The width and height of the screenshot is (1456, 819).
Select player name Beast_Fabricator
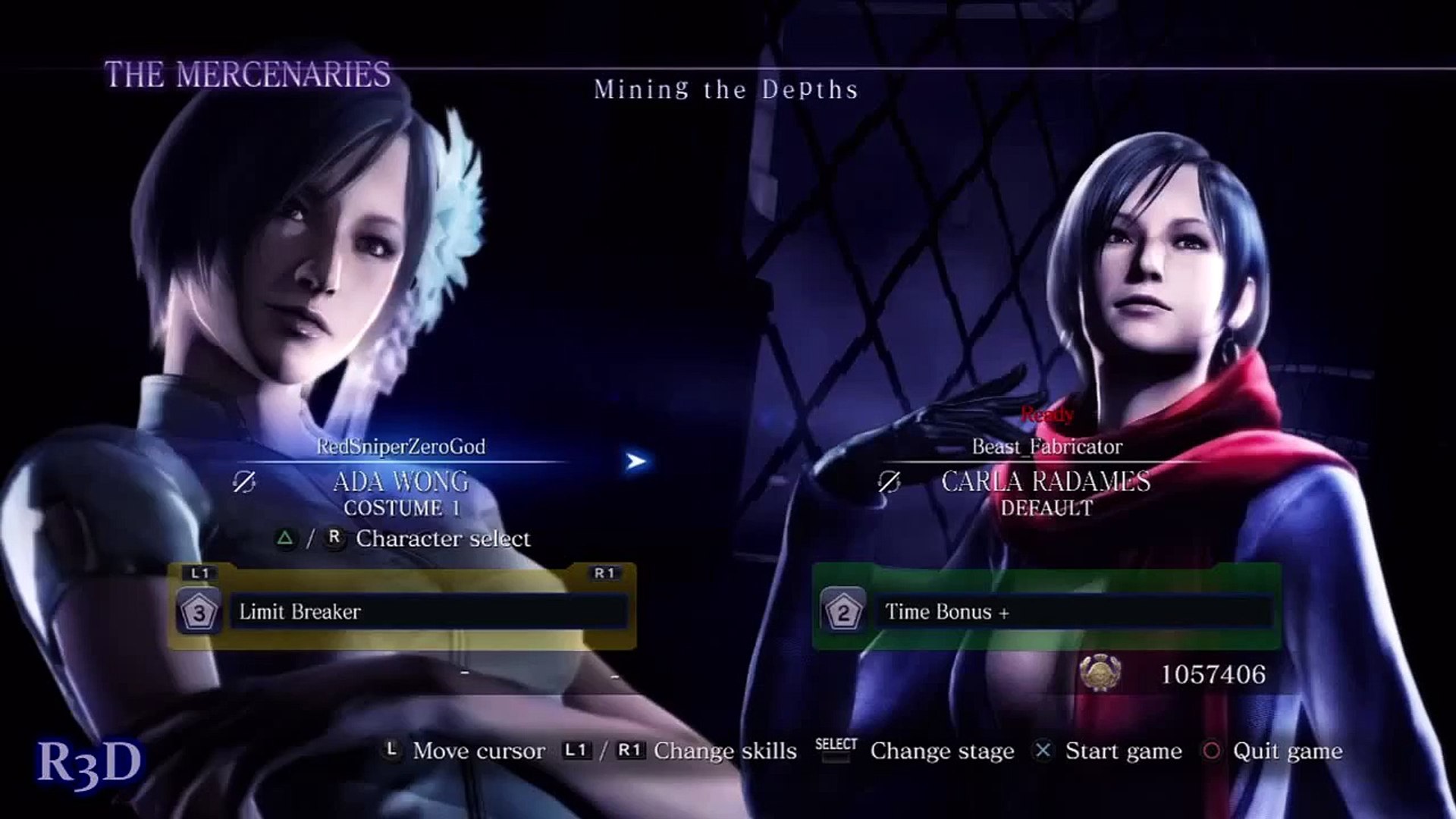click(1046, 447)
